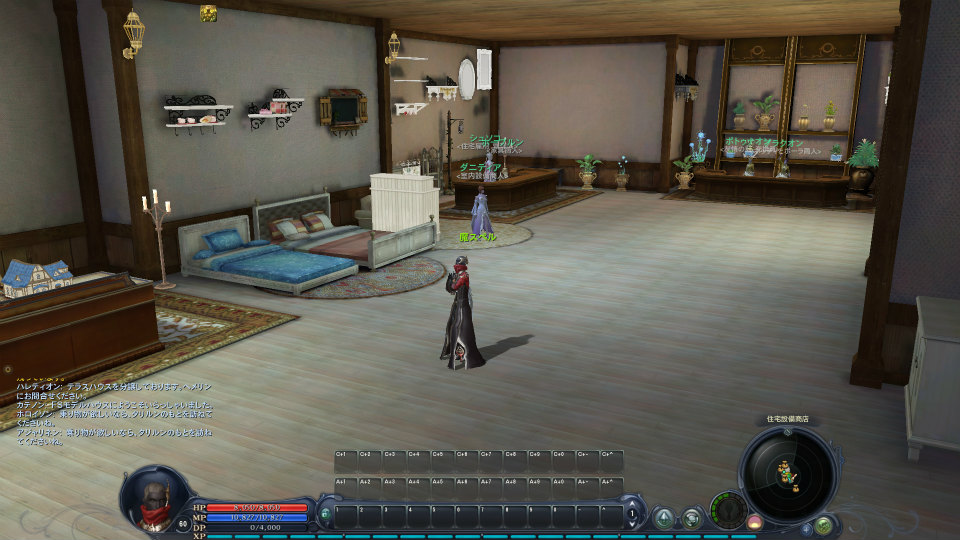Click the grey swirl round button
This screenshot has height=540, width=960.
pyautogui.click(x=691, y=518)
